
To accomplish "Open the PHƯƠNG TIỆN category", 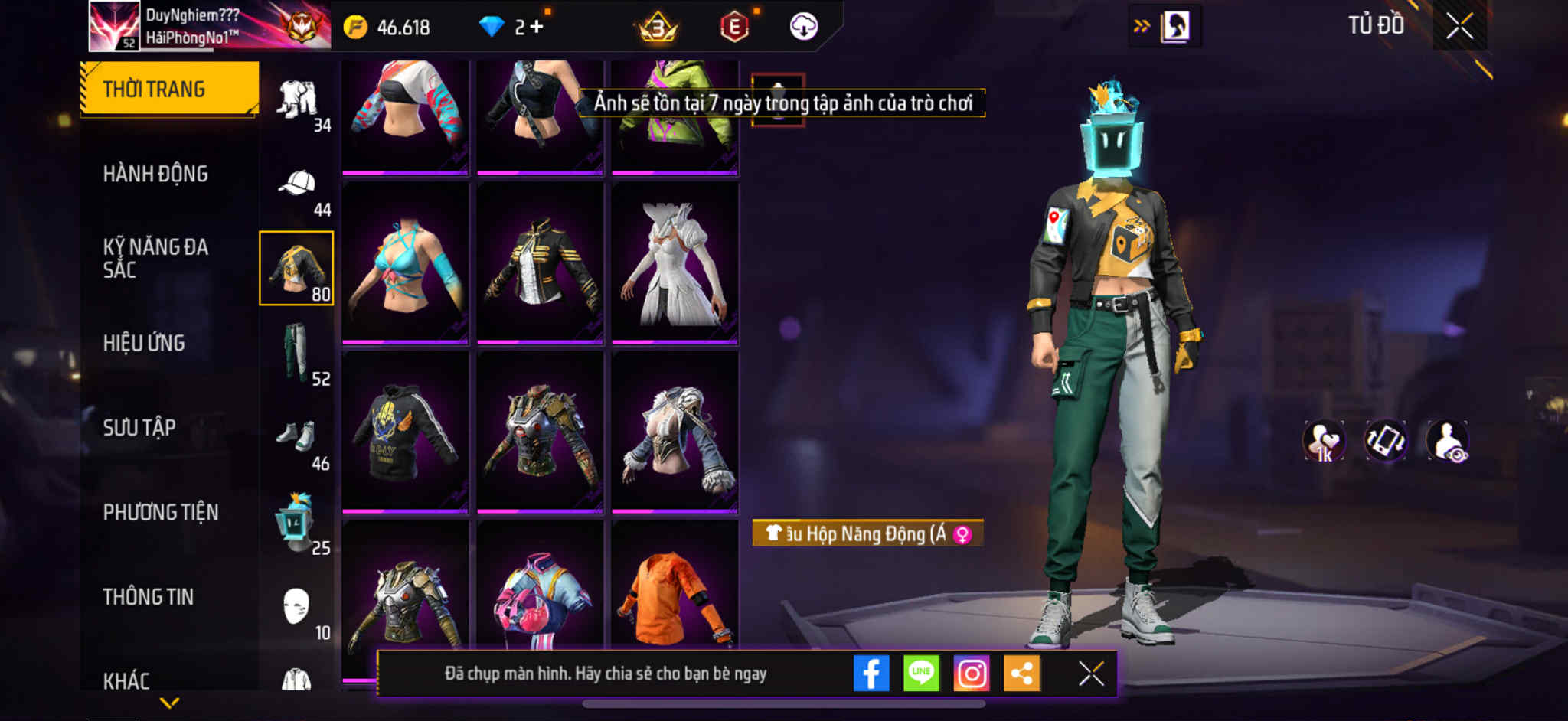I will 161,512.
